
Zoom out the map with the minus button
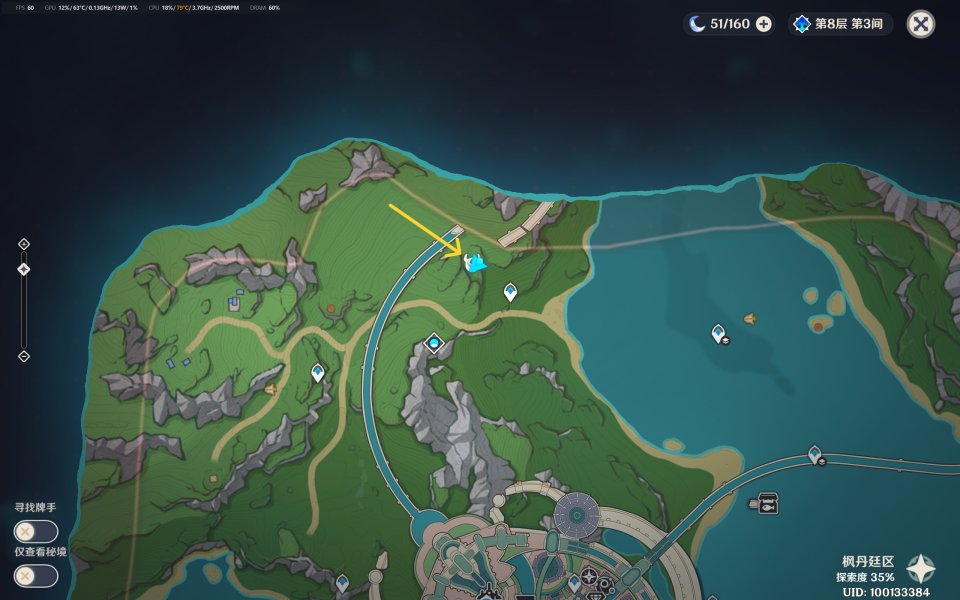24,356
